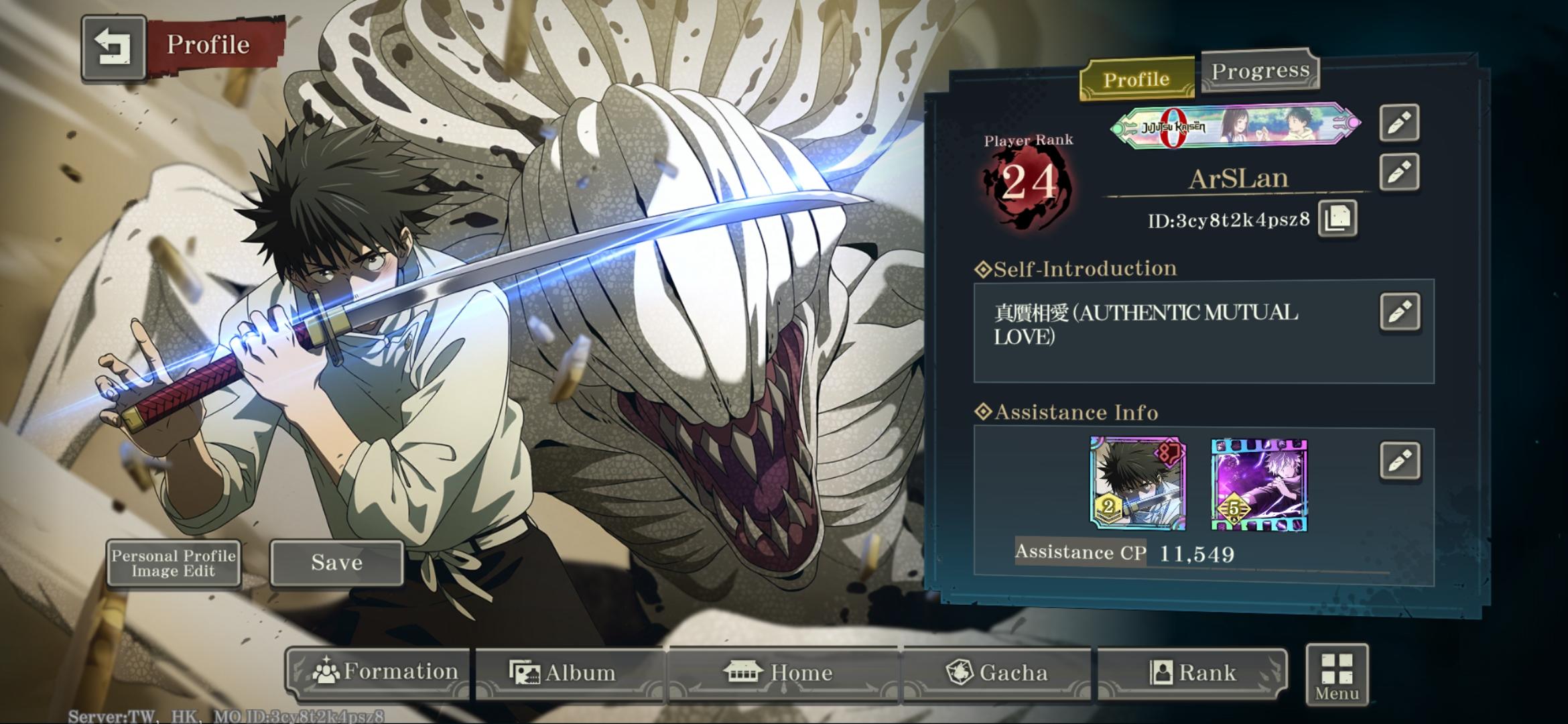Viewport: 1568px width, 724px height.
Task: Edit the Jujutsu Kaisen 0 title banner
Action: coord(1399,123)
